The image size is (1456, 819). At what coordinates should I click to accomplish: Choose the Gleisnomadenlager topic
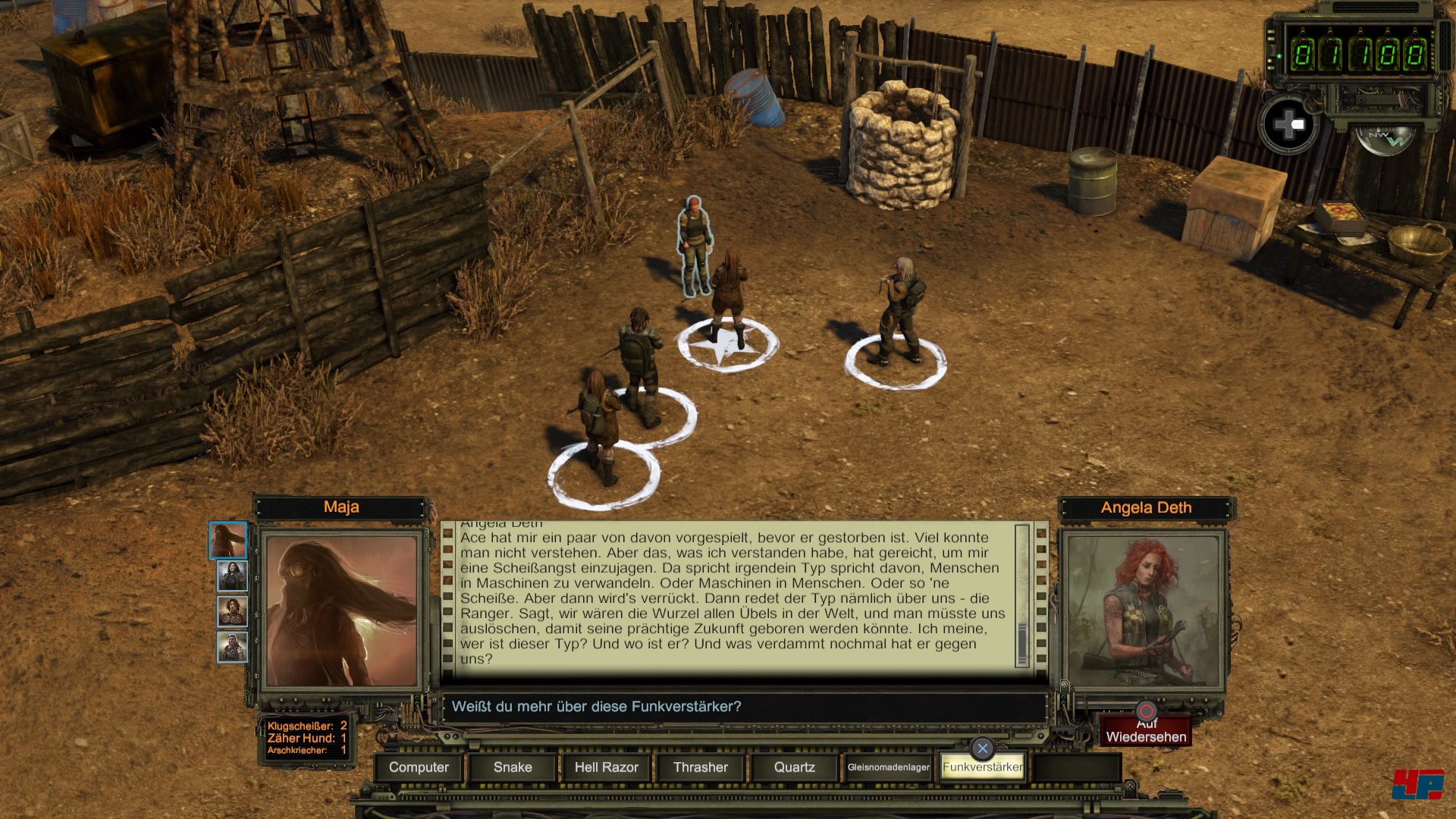pos(888,767)
